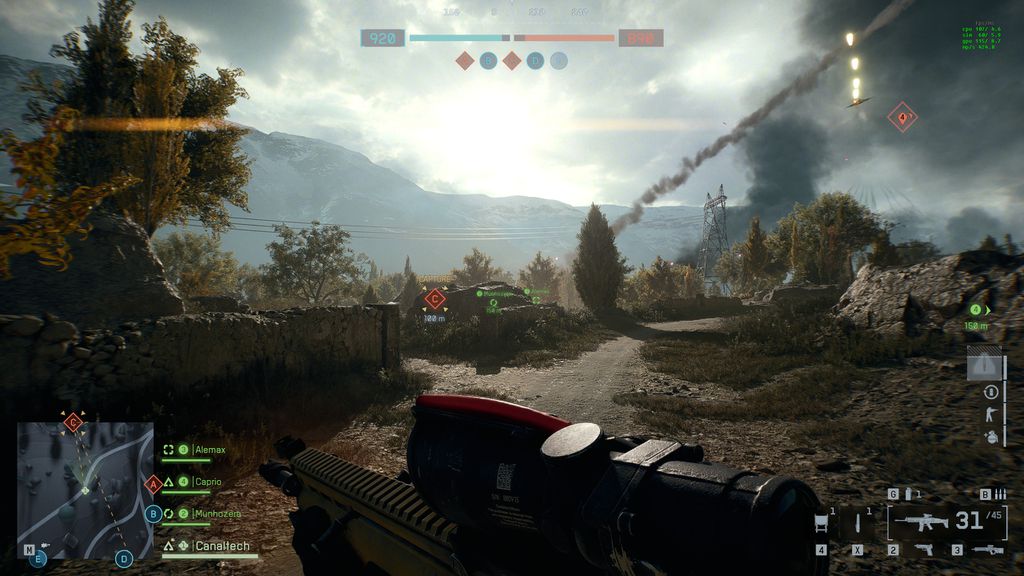Viewport: 1024px width, 576px height.
Task: Click the warning triangle panel
Action: (984, 364)
